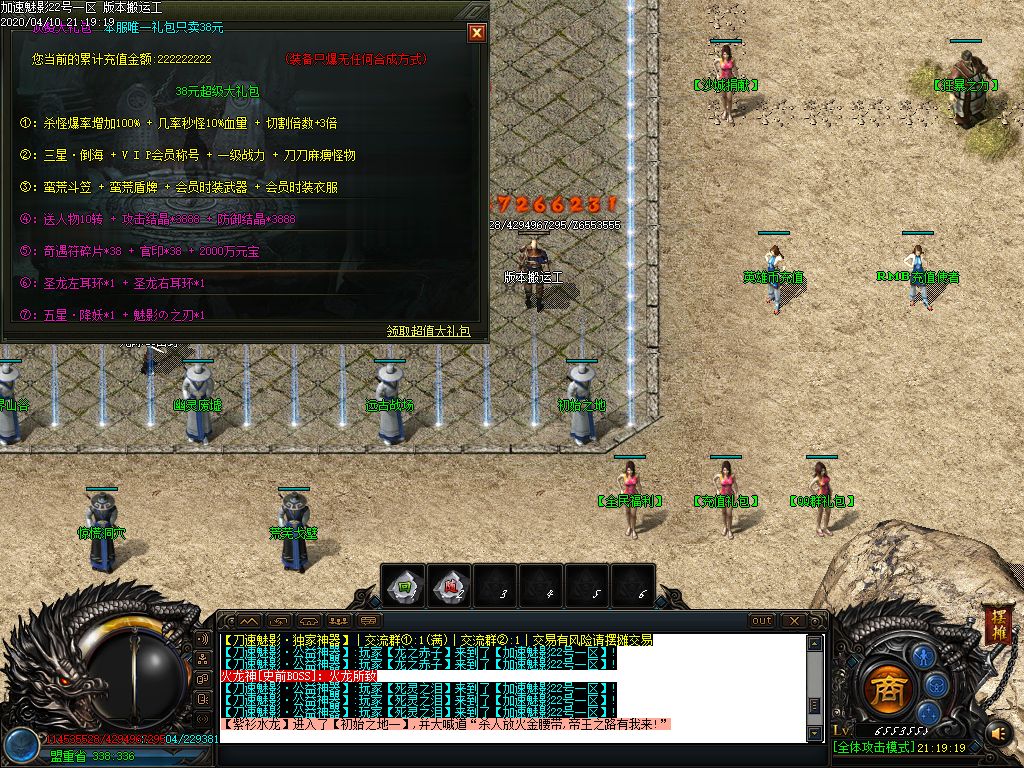
Task: Click the chat panel's 'out' button
Action: [x=762, y=621]
